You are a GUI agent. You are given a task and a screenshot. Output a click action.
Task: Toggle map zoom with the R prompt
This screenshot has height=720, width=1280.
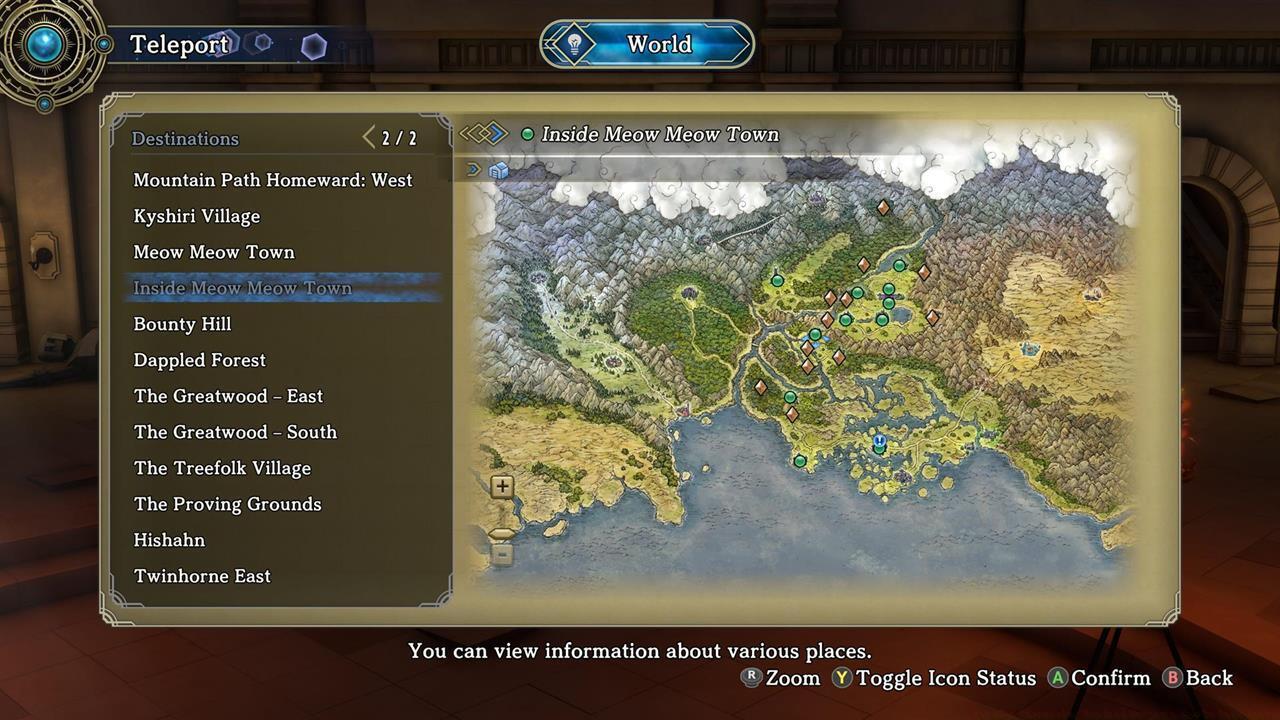[750, 678]
